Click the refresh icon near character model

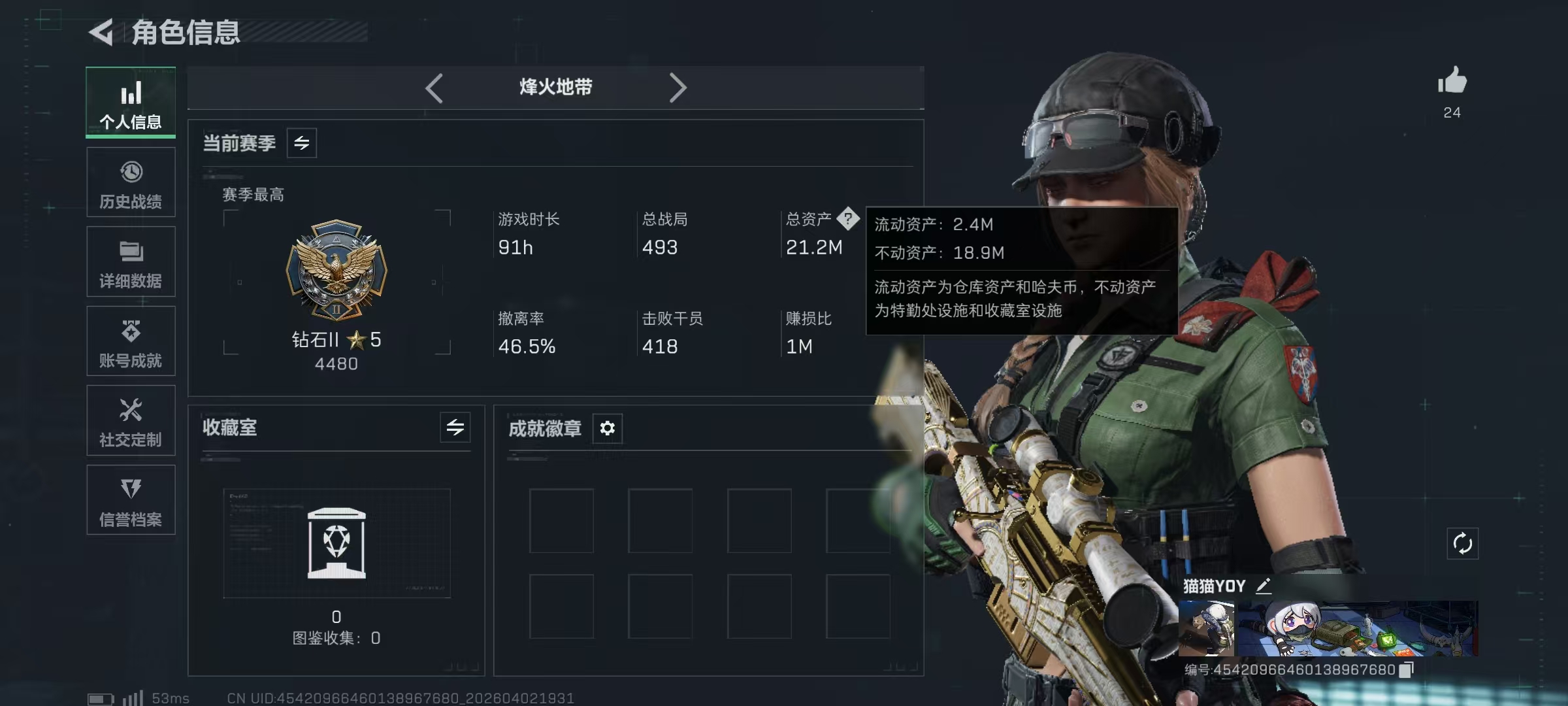coord(1463,543)
